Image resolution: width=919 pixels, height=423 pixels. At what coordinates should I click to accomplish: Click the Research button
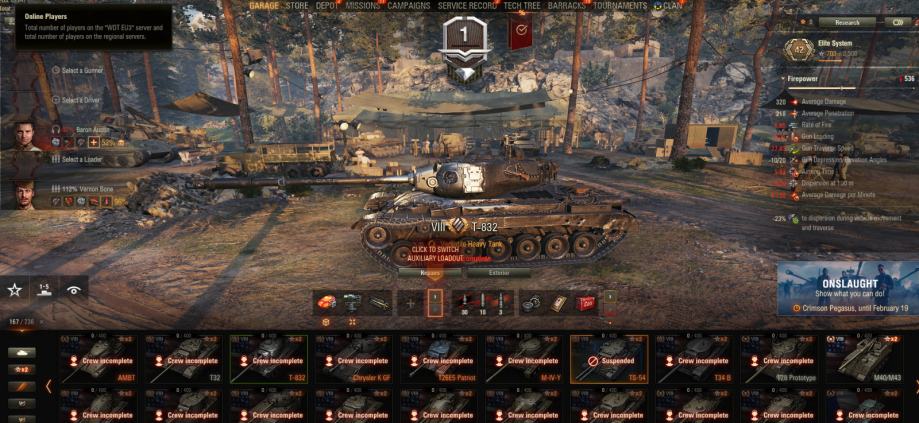coord(846,22)
